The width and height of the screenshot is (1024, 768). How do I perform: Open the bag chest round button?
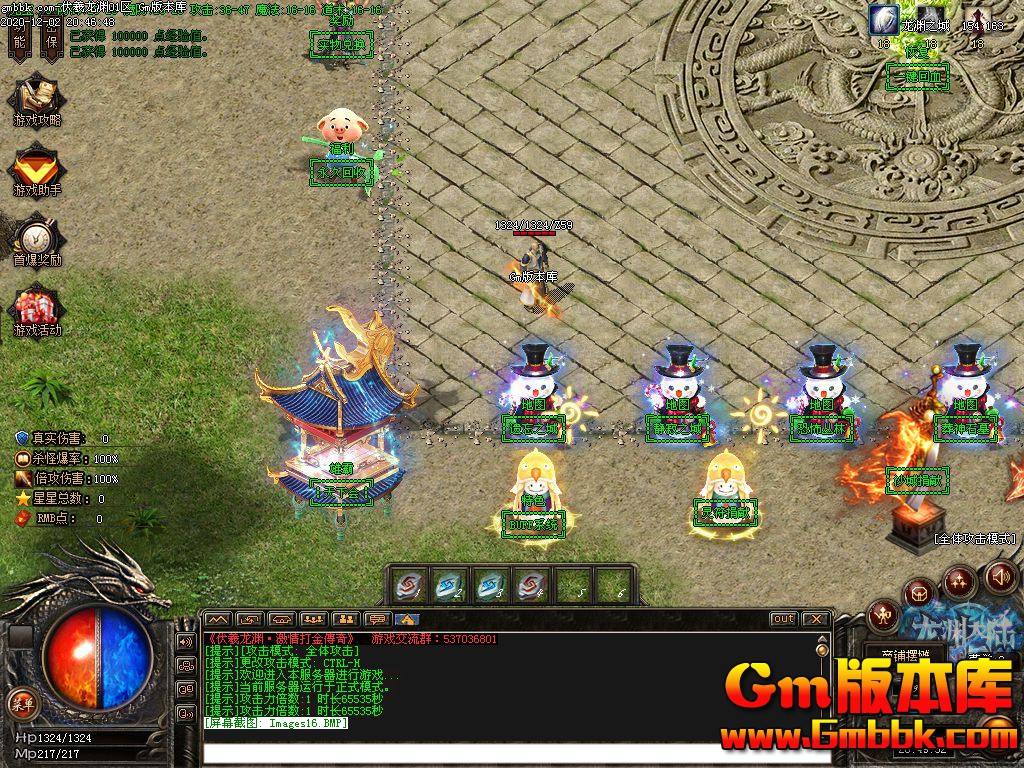(920, 593)
